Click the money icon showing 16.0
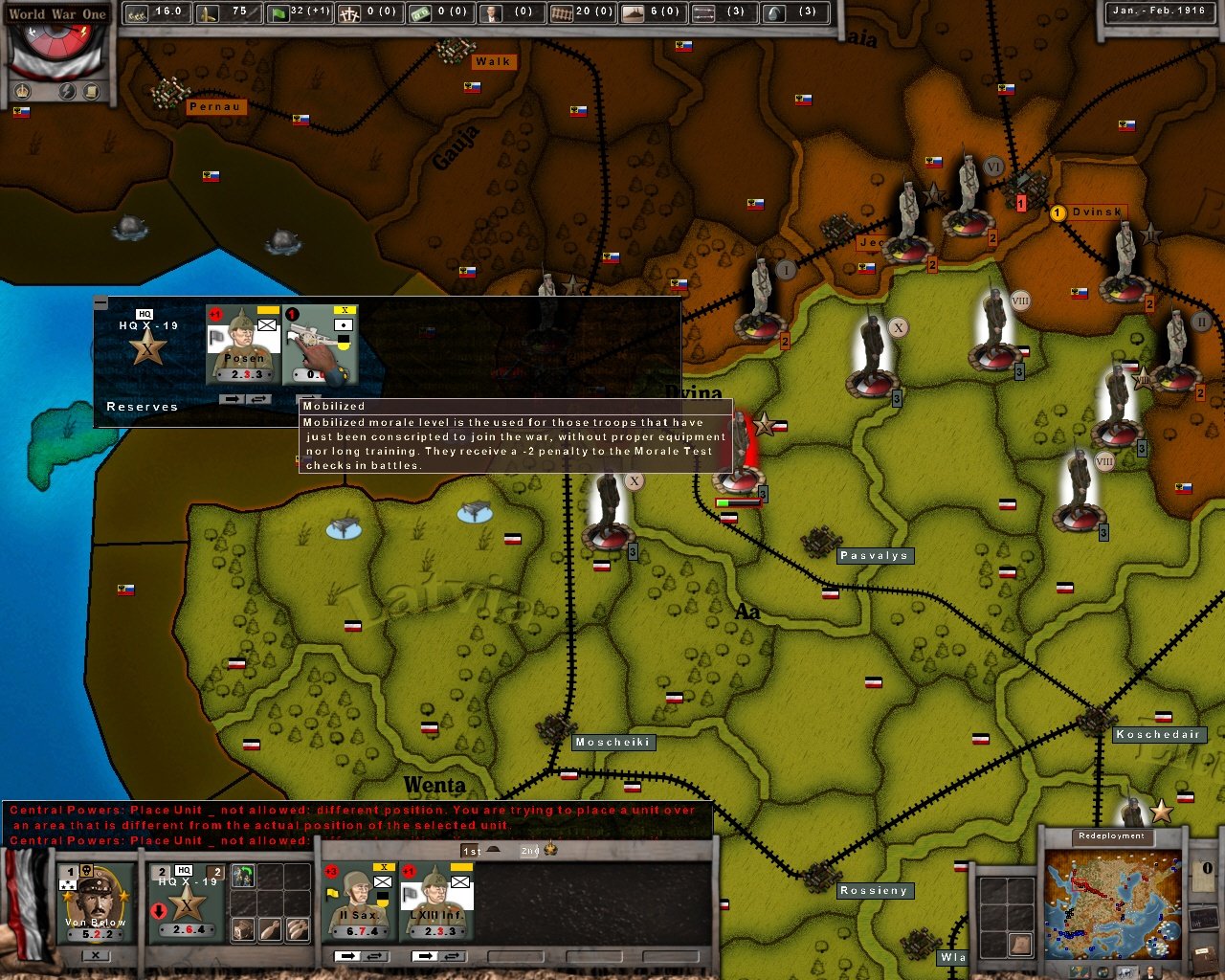Image resolution: width=1225 pixels, height=980 pixels. [135, 12]
